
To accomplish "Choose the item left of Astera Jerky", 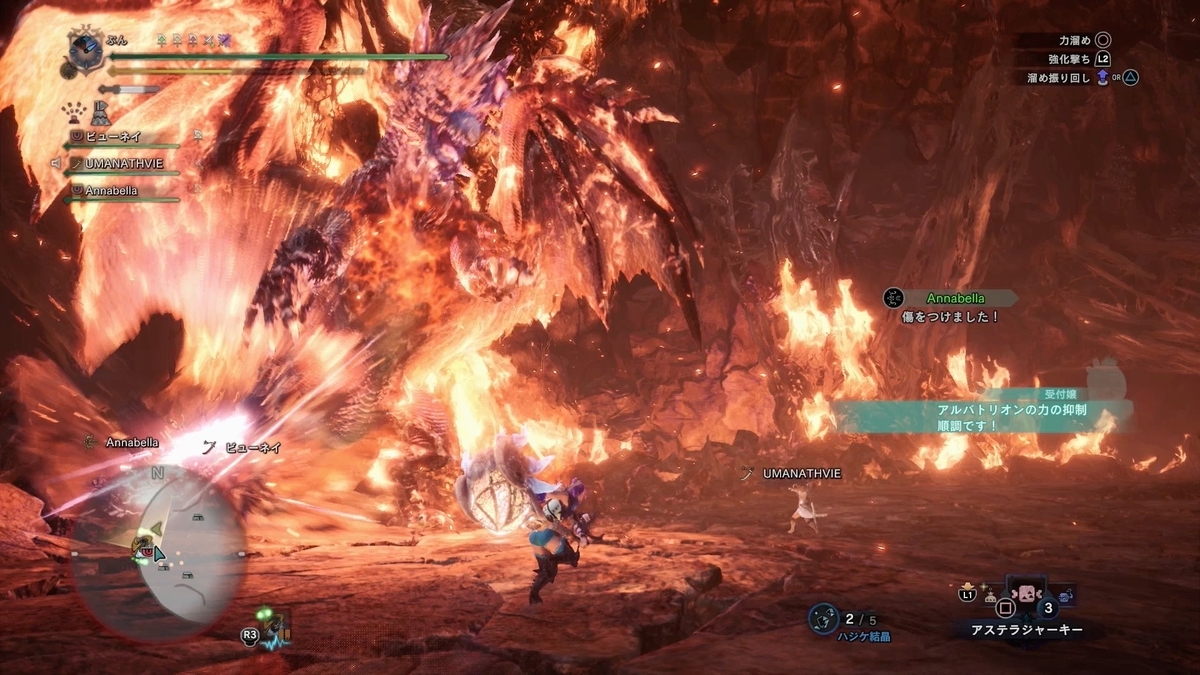I will pyautogui.click(x=990, y=597).
